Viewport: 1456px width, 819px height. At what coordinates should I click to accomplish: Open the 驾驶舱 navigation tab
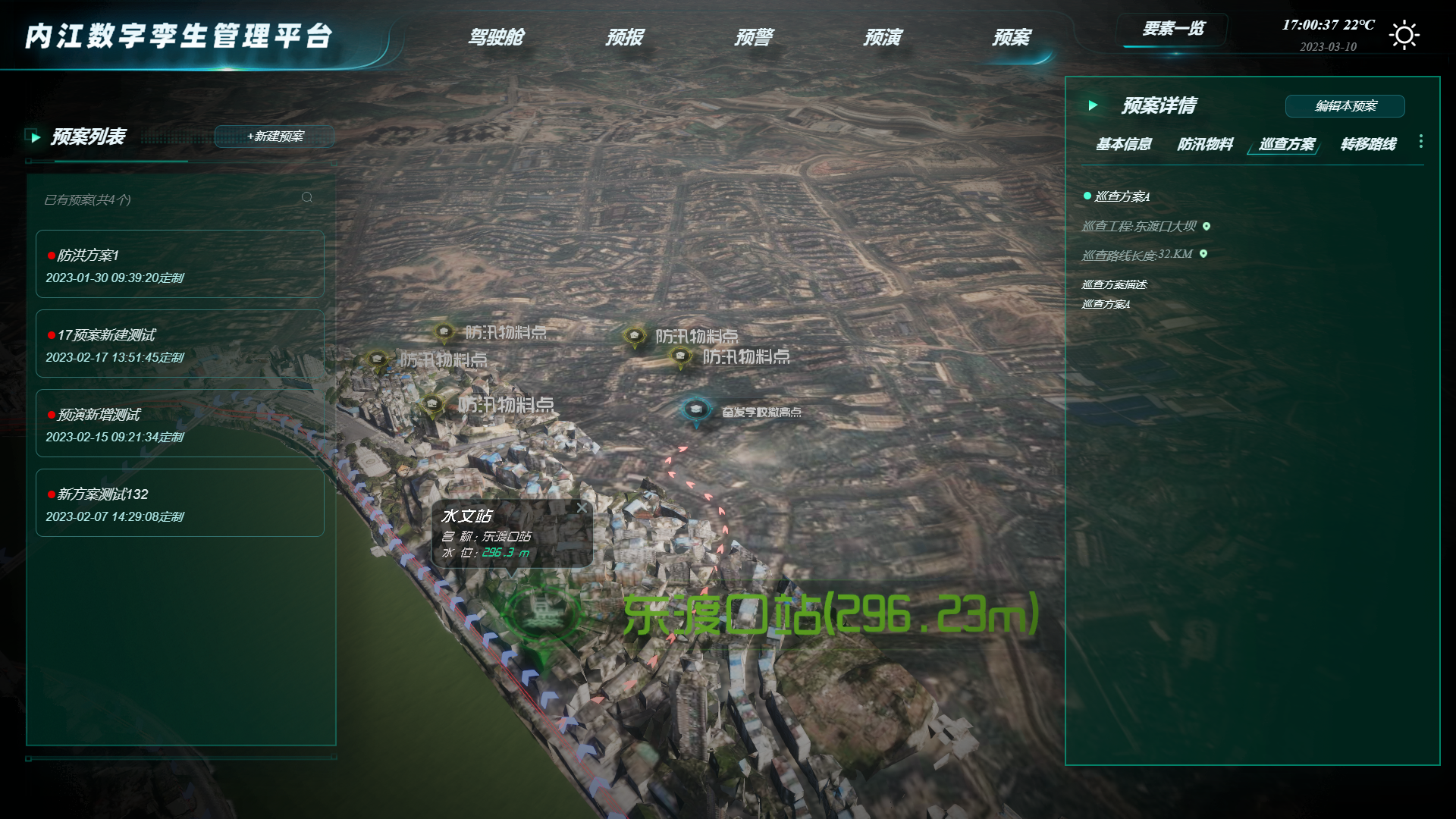click(495, 37)
